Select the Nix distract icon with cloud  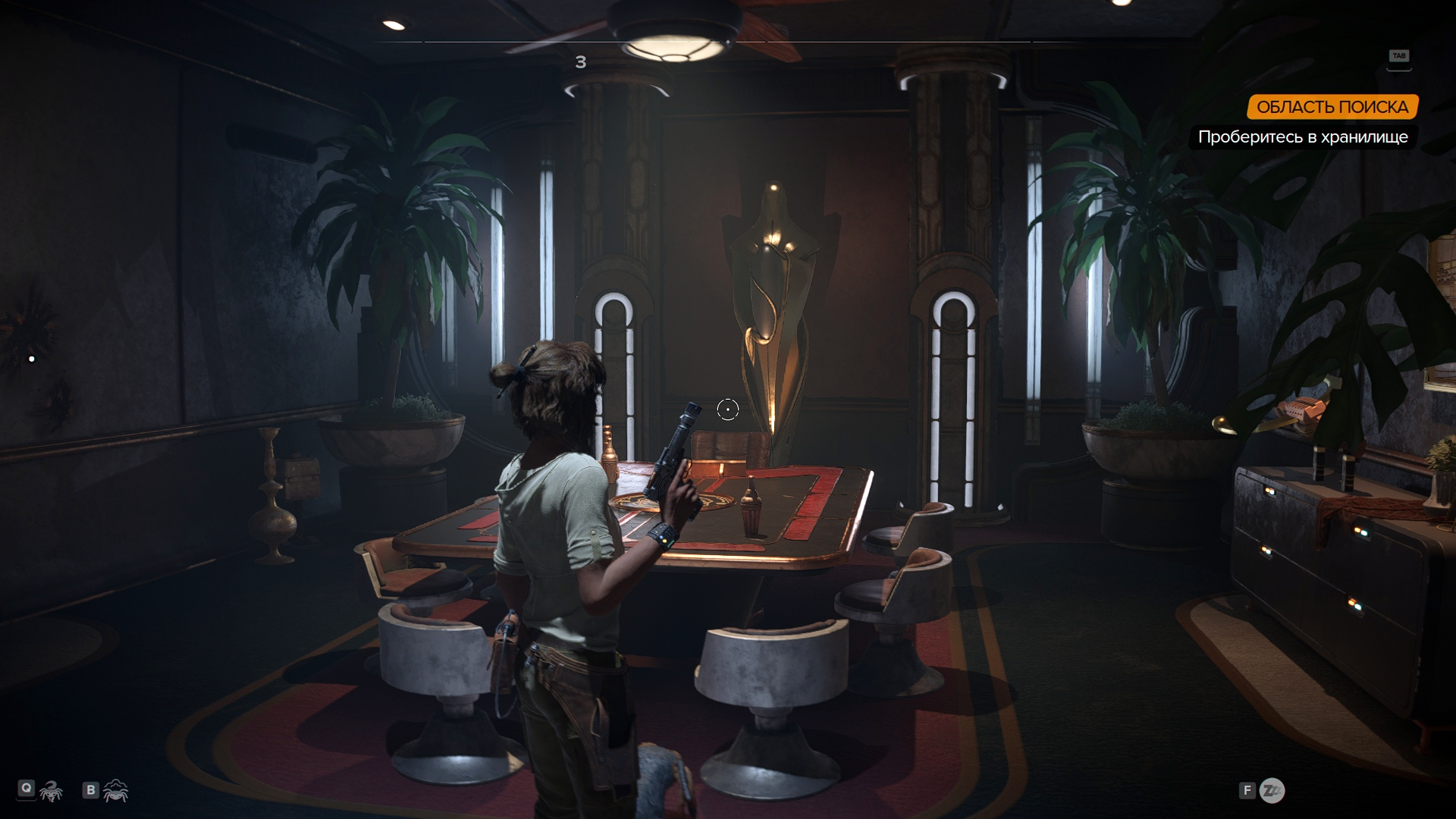[x=116, y=791]
